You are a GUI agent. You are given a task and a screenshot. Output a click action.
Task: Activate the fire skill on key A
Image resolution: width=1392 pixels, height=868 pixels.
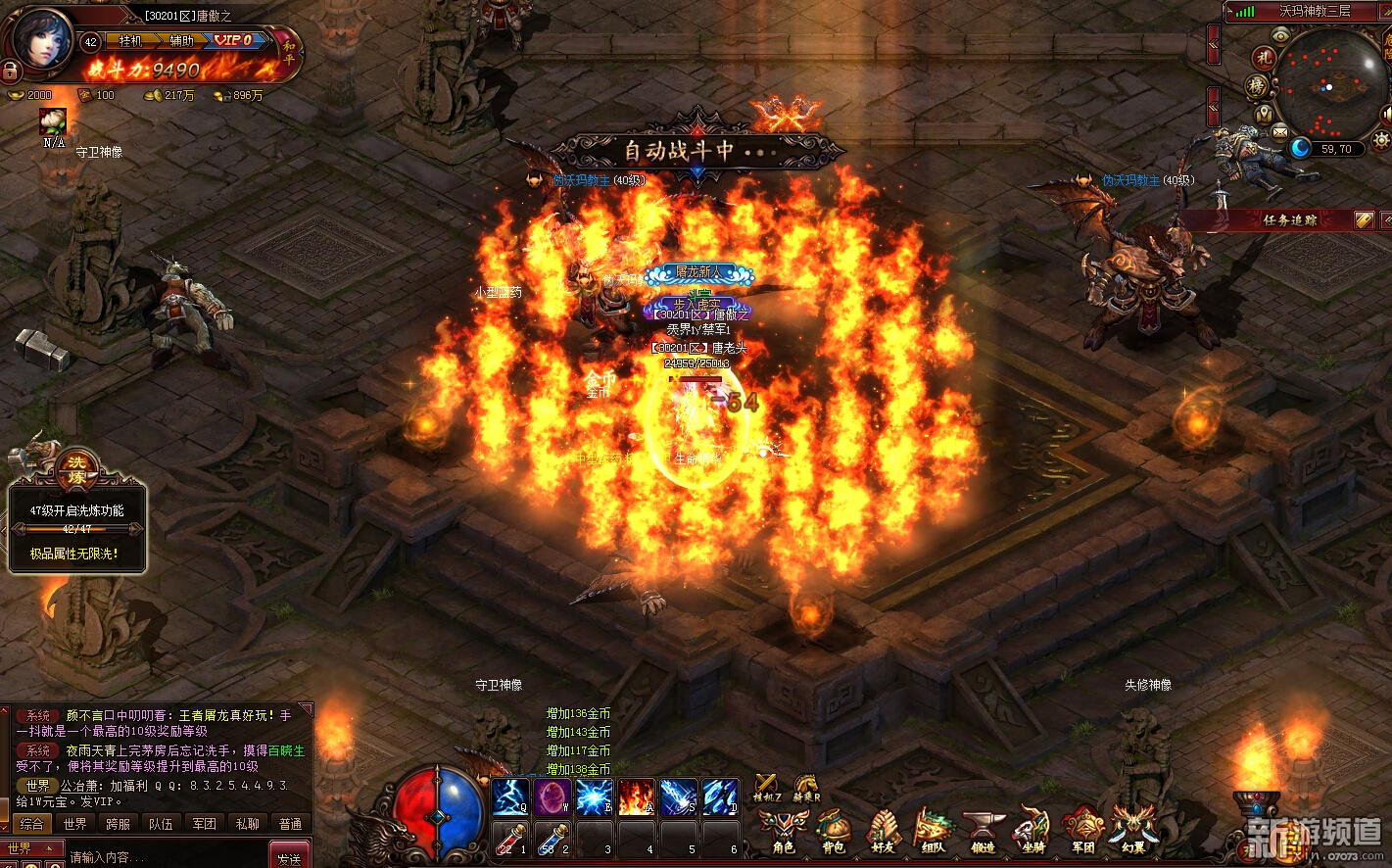click(x=636, y=796)
